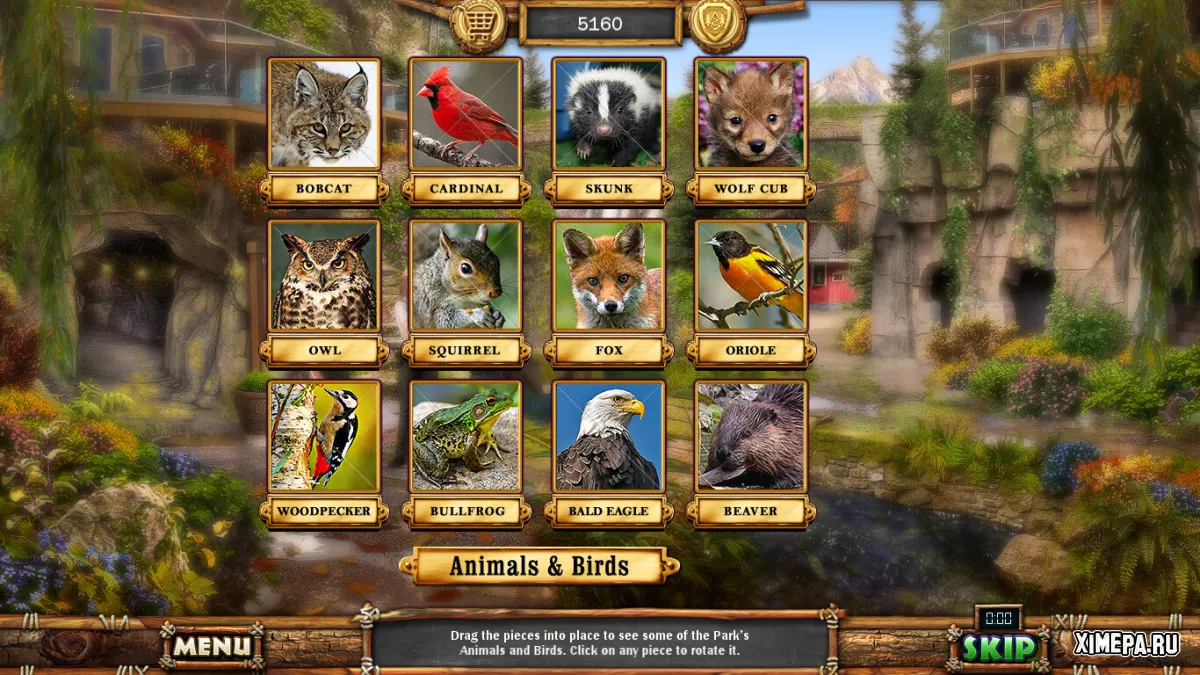
Task: Open the gold shield badge icon
Action: pos(718,24)
